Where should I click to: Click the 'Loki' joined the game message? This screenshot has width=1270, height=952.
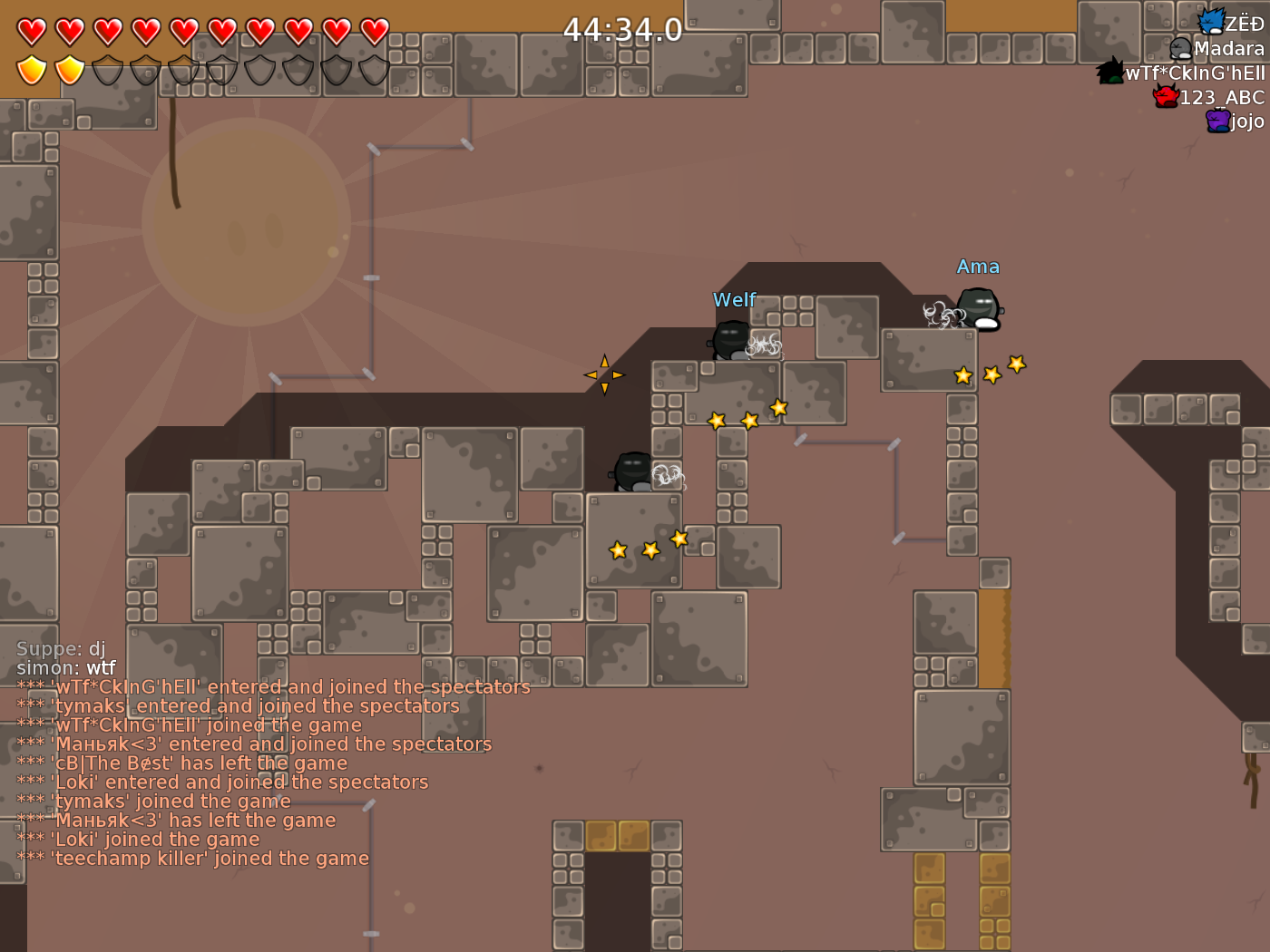pos(138,839)
